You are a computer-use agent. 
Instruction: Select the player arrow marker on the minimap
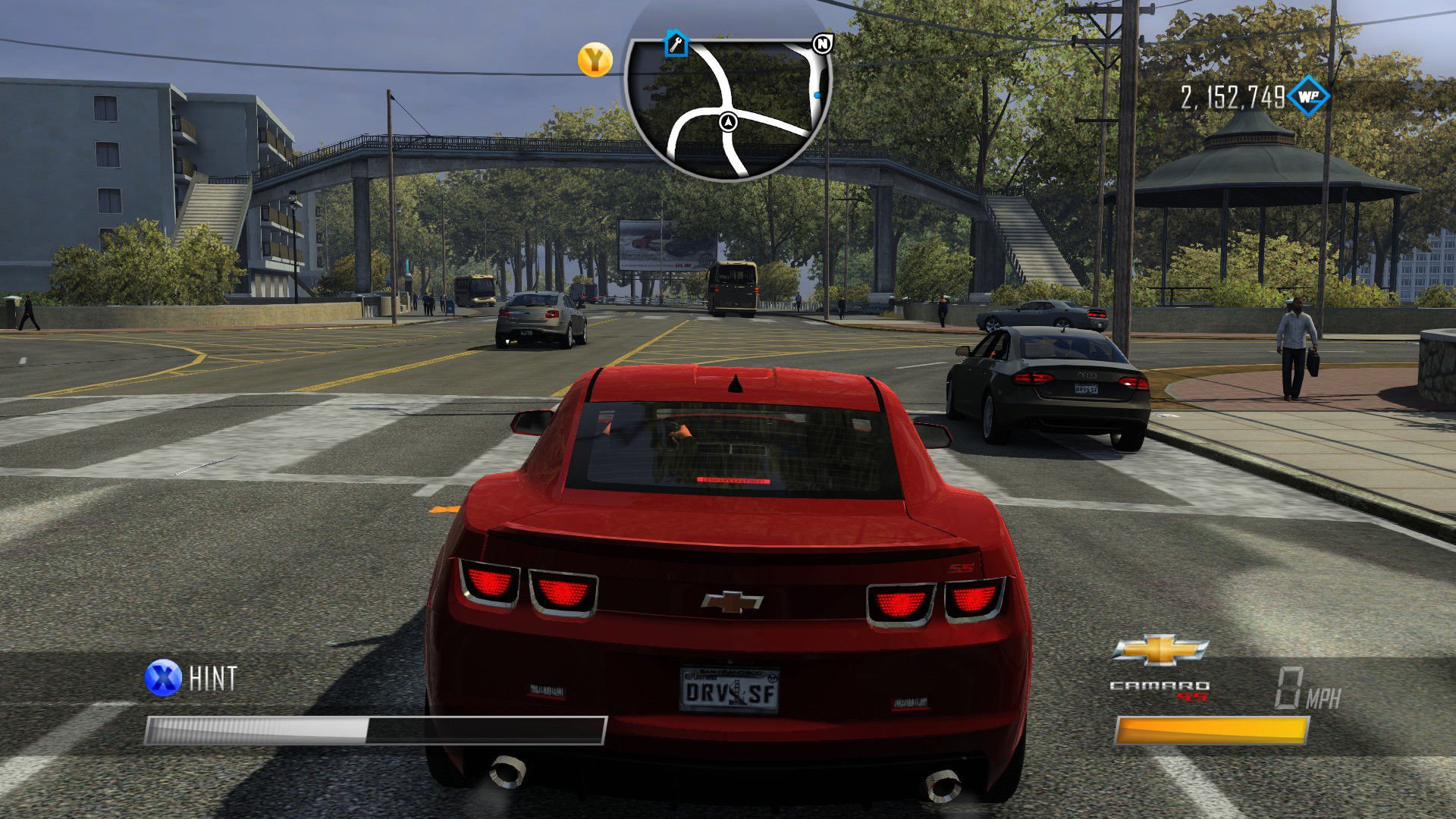[727, 121]
